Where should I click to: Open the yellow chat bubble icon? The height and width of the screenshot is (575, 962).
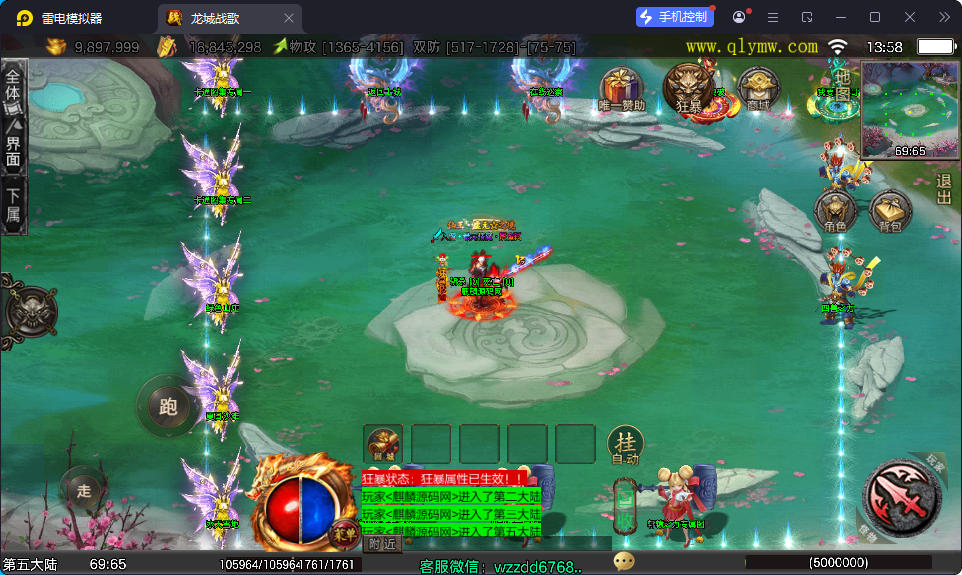coord(624,562)
